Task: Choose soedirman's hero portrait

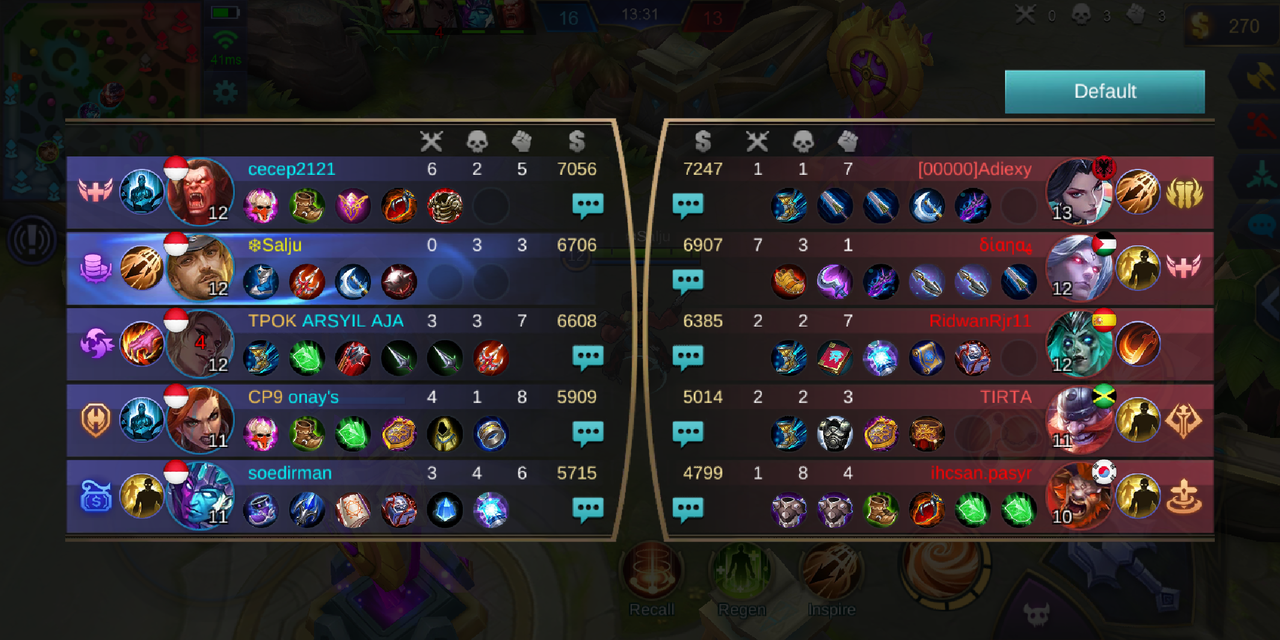Action: pos(200,495)
